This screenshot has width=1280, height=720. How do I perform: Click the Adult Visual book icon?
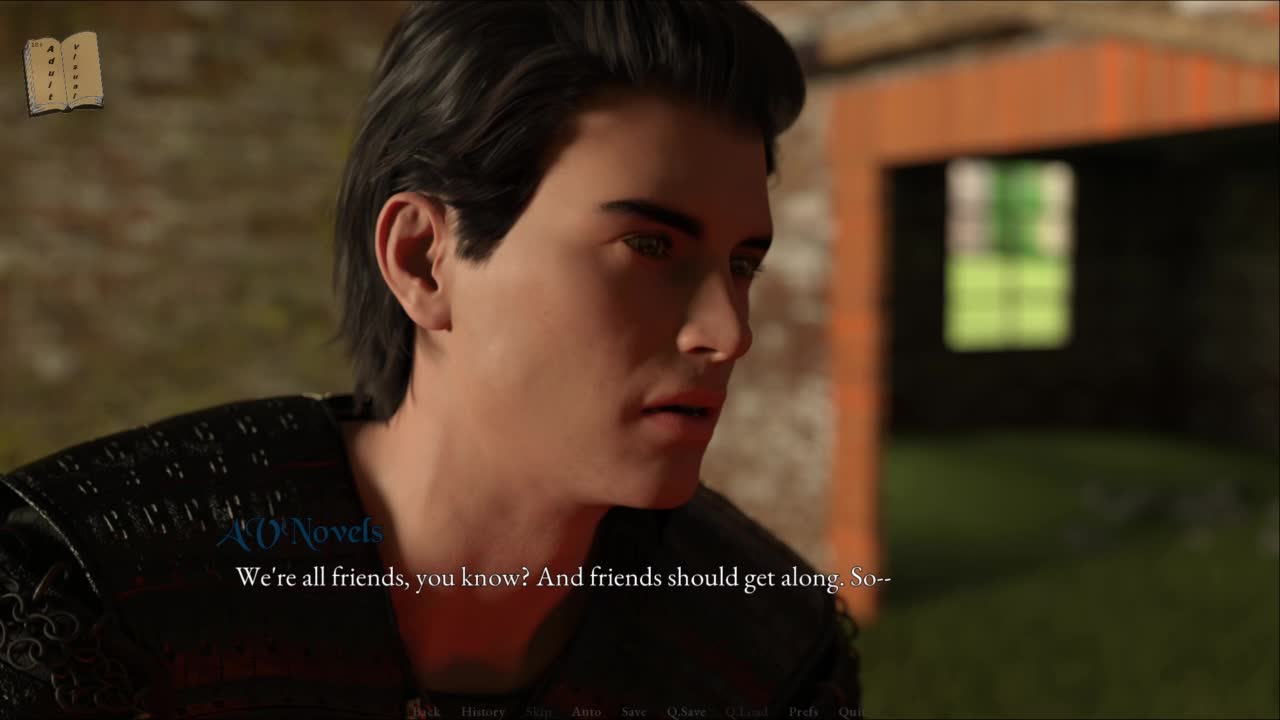63,72
